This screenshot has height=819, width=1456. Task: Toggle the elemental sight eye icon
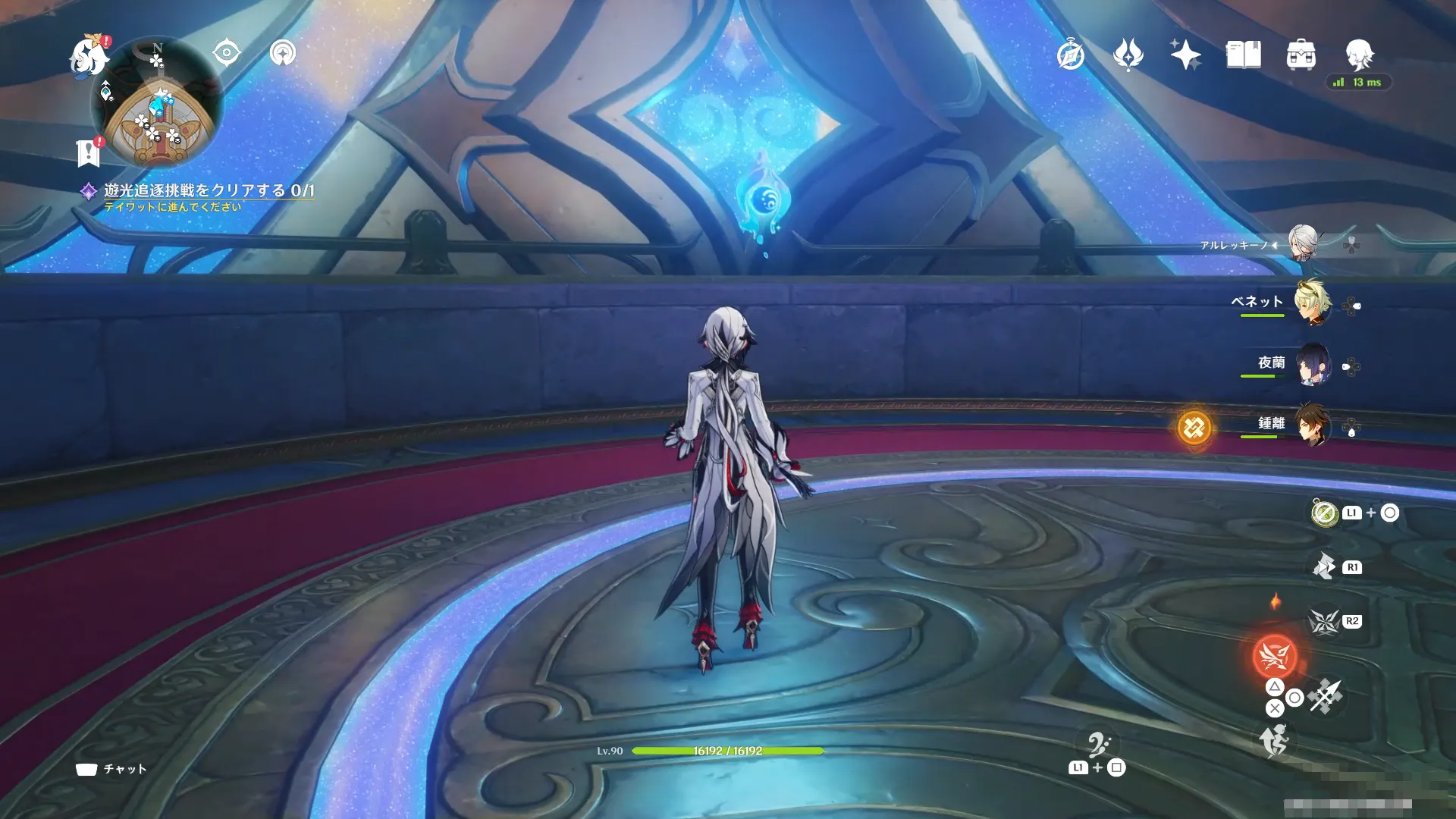point(227,53)
